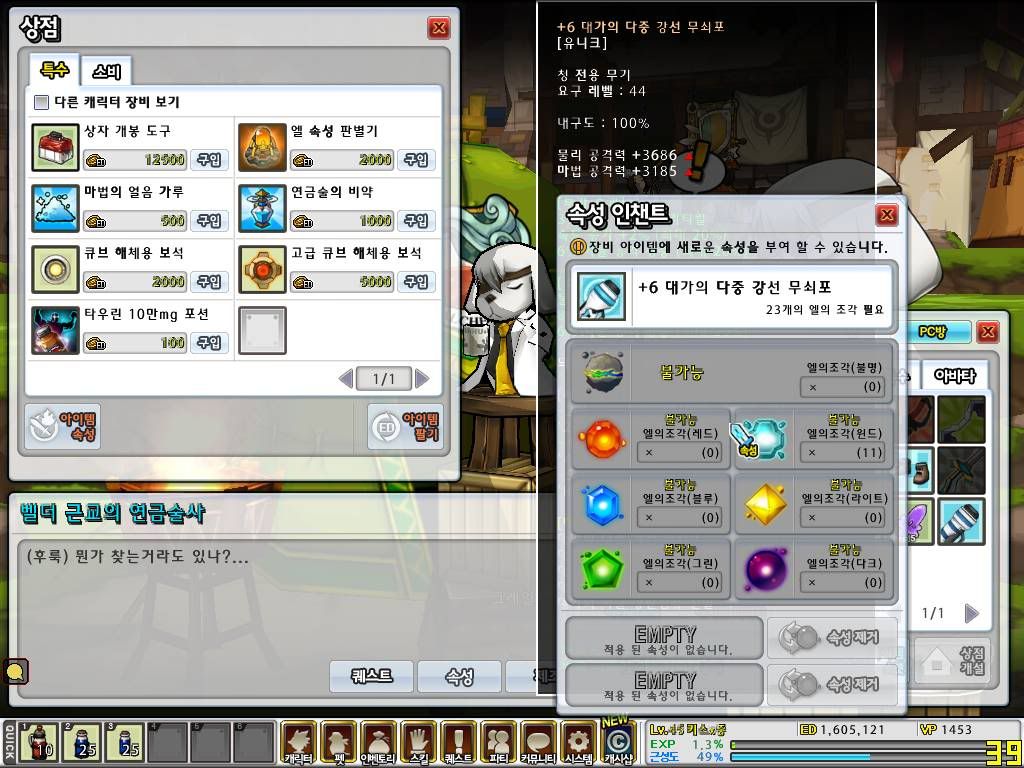Open the 인벤토리 bag menu icon
1024x768 pixels.
[x=378, y=742]
